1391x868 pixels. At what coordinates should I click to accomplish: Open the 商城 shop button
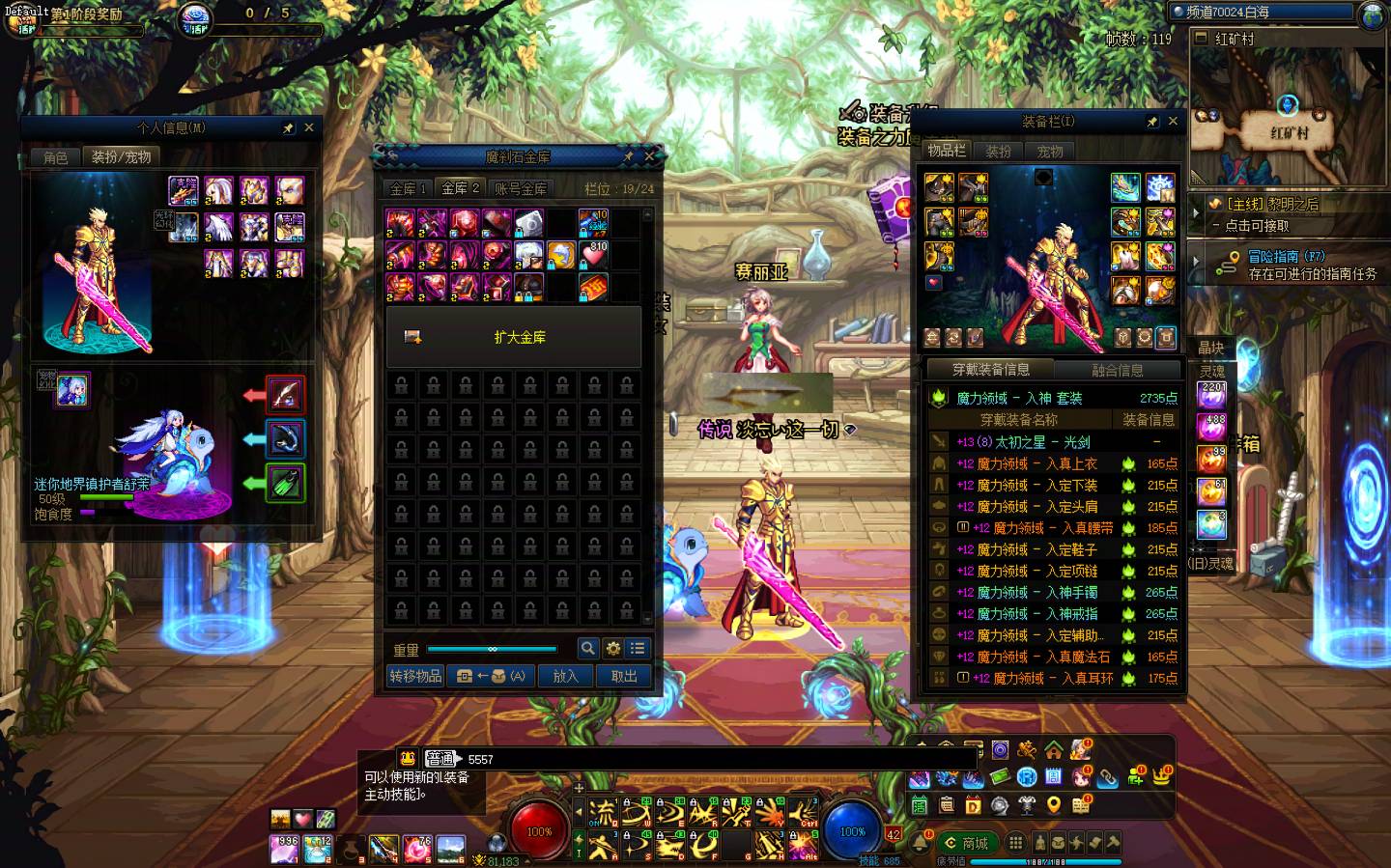966,842
